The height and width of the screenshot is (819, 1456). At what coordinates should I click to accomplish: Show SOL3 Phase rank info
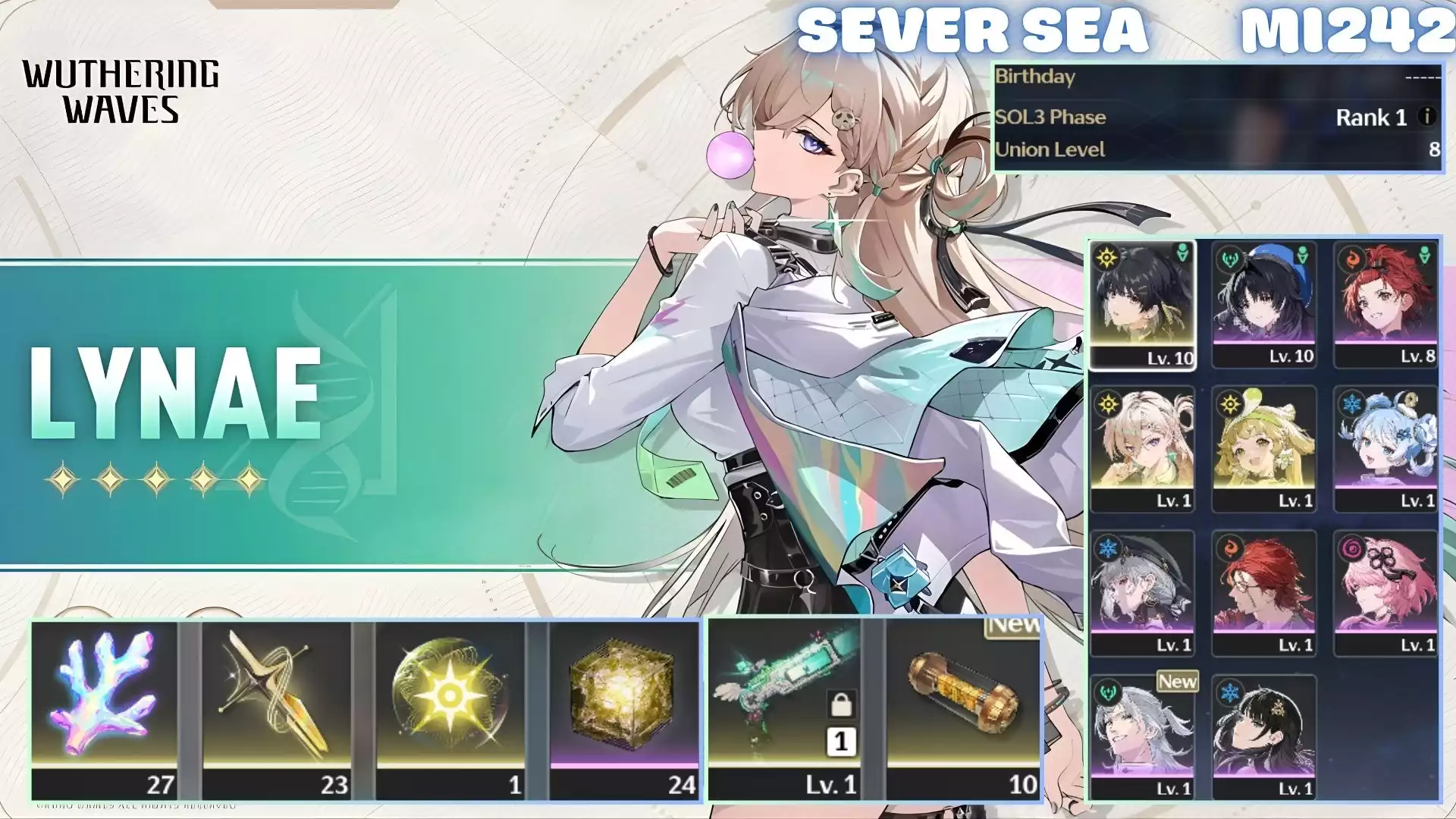[1426, 117]
